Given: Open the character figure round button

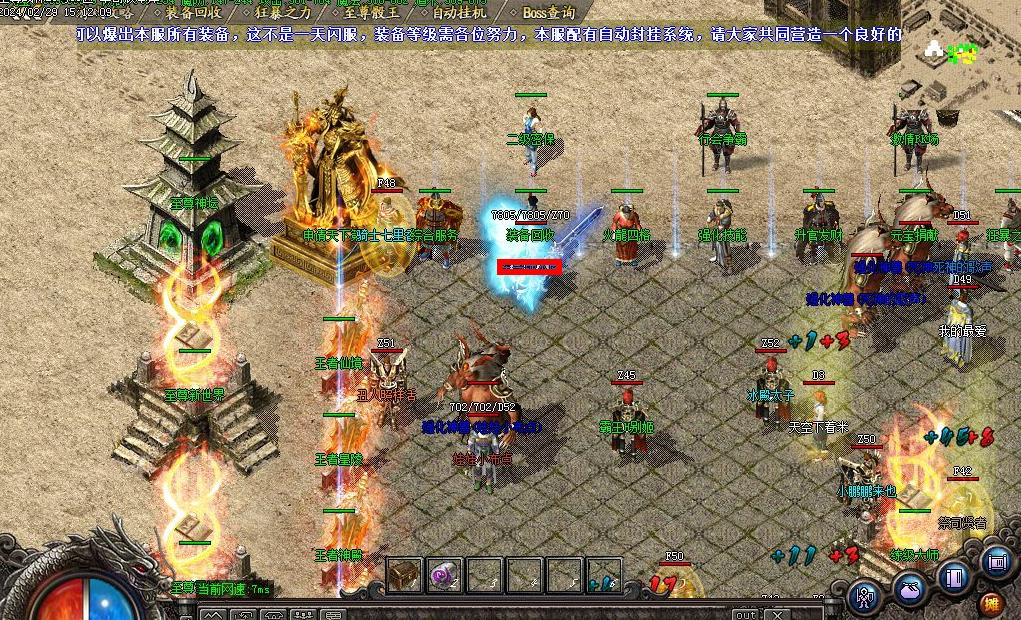Looking at the screenshot, I should tap(865, 598).
